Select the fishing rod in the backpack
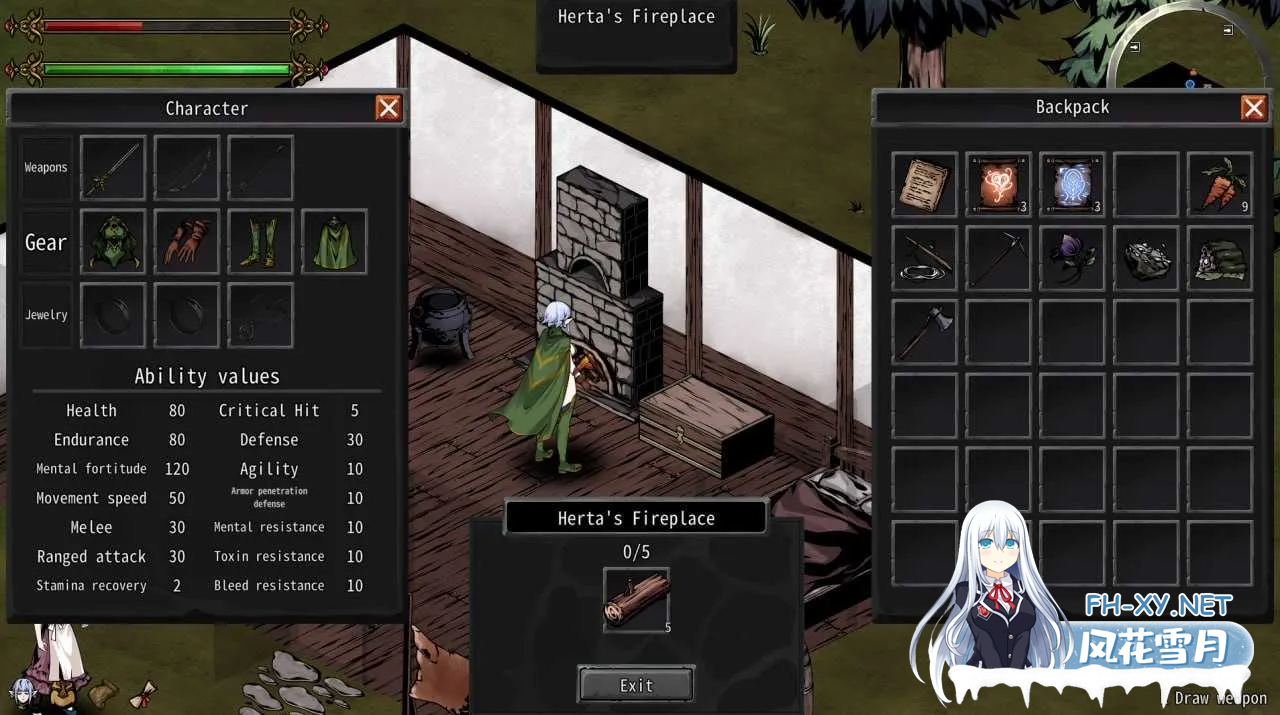The image size is (1280, 715). tap(925, 259)
